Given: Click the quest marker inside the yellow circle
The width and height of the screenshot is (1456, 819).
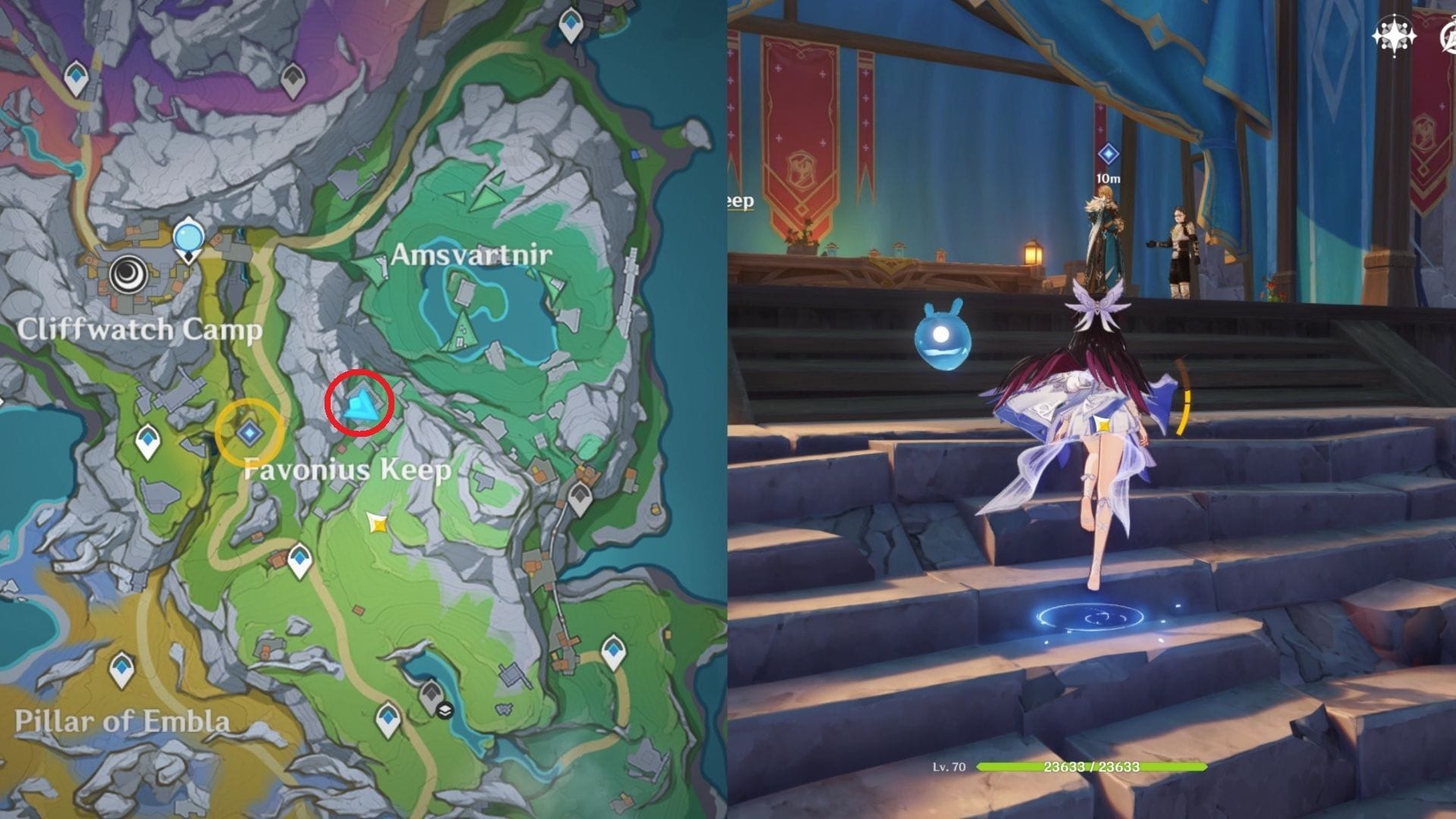Looking at the screenshot, I should [x=249, y=432].
